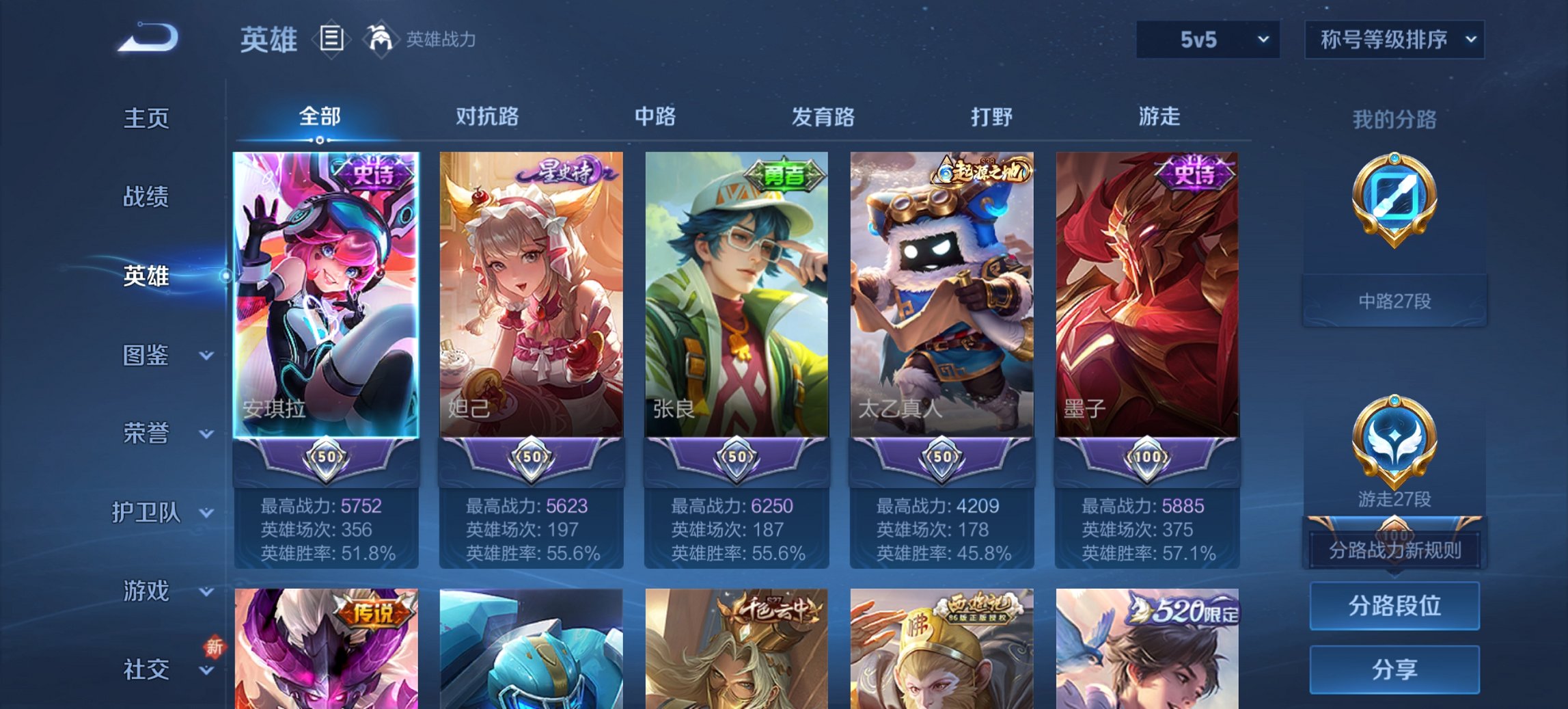The image size is (1568, 709).
Task: Click the helmet icon for 英雄战力
Action: click(x=381, y=40)
